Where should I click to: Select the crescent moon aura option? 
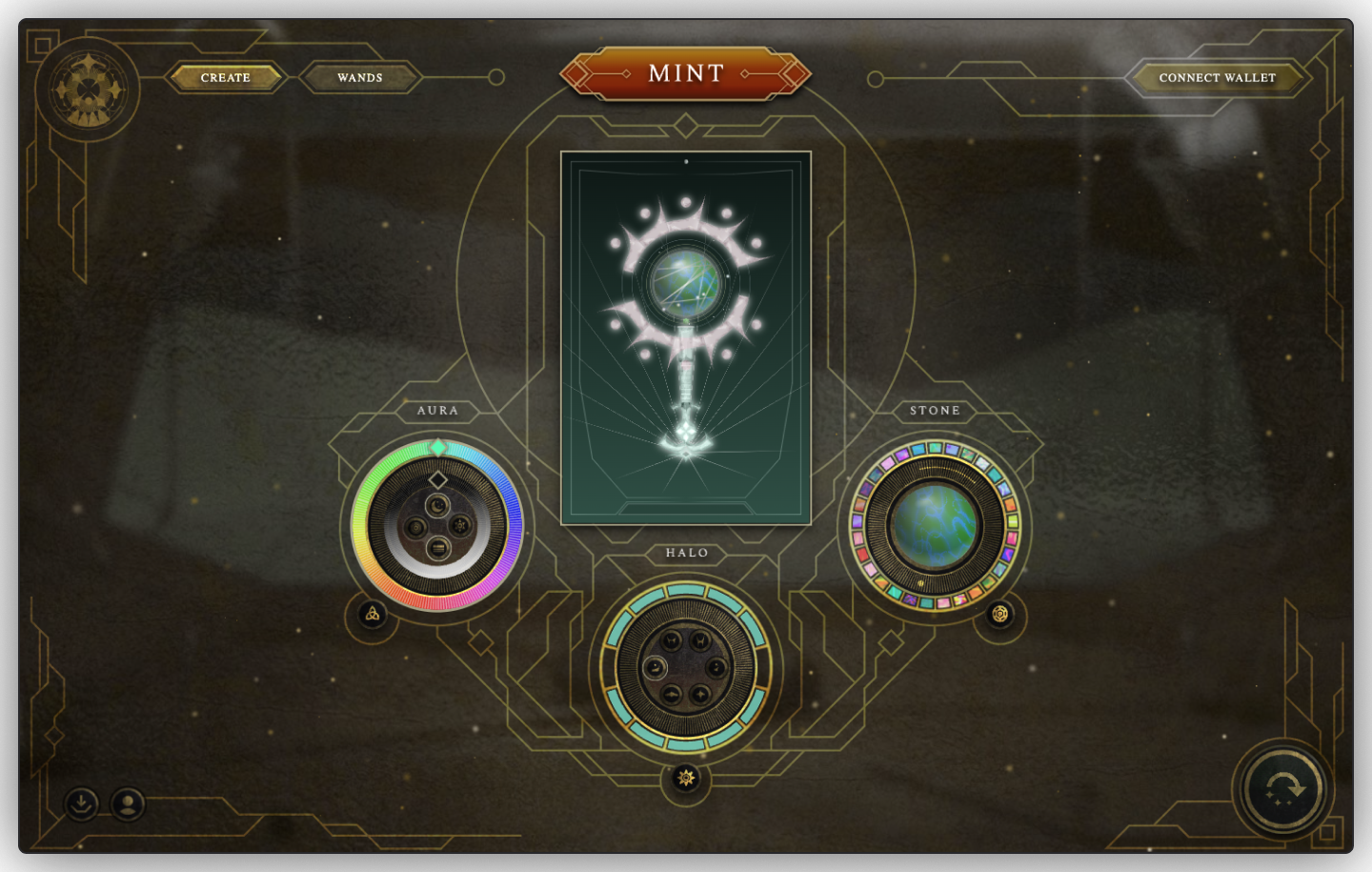437,505
